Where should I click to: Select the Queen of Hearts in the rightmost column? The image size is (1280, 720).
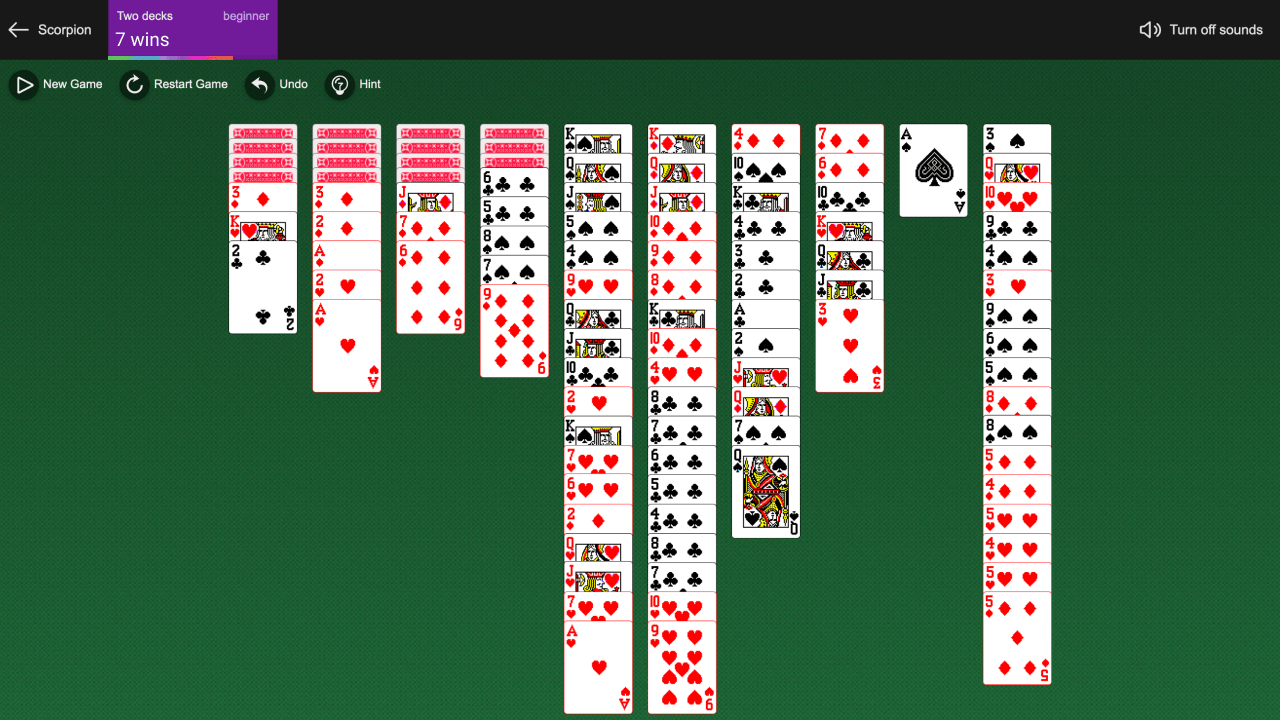tap(1017, 170)
